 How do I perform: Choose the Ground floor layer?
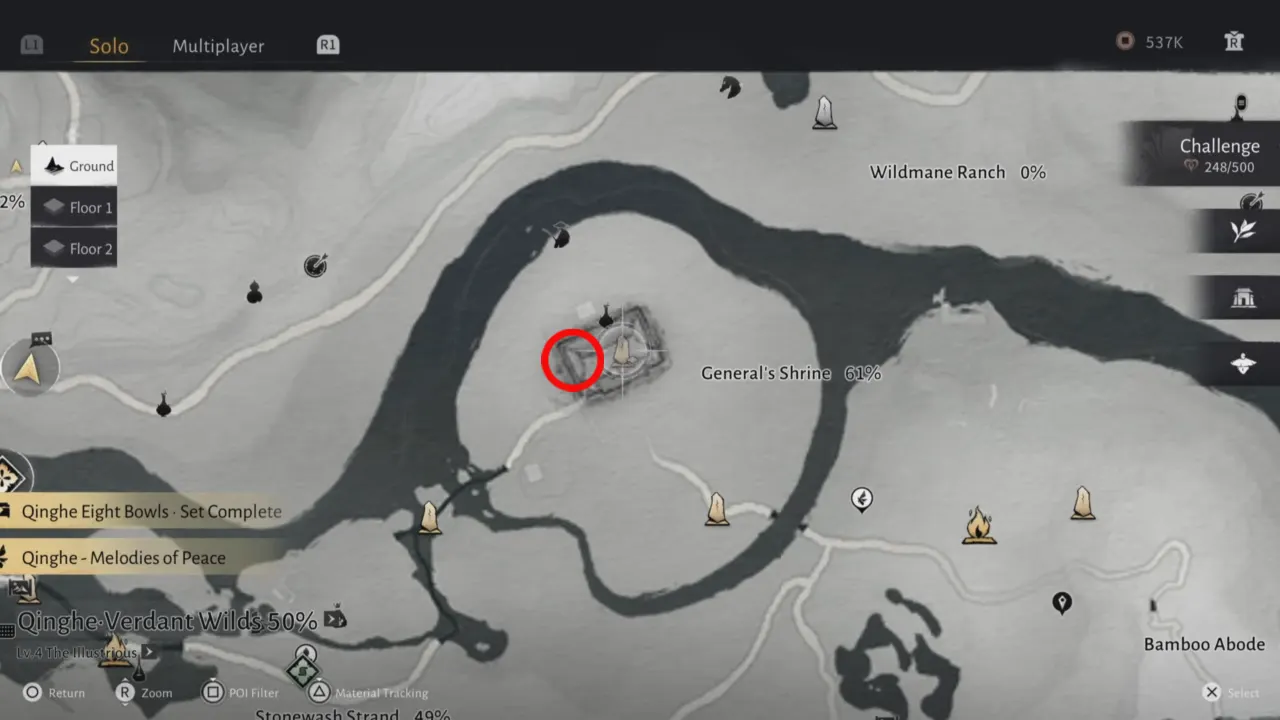tap(75, 166)
